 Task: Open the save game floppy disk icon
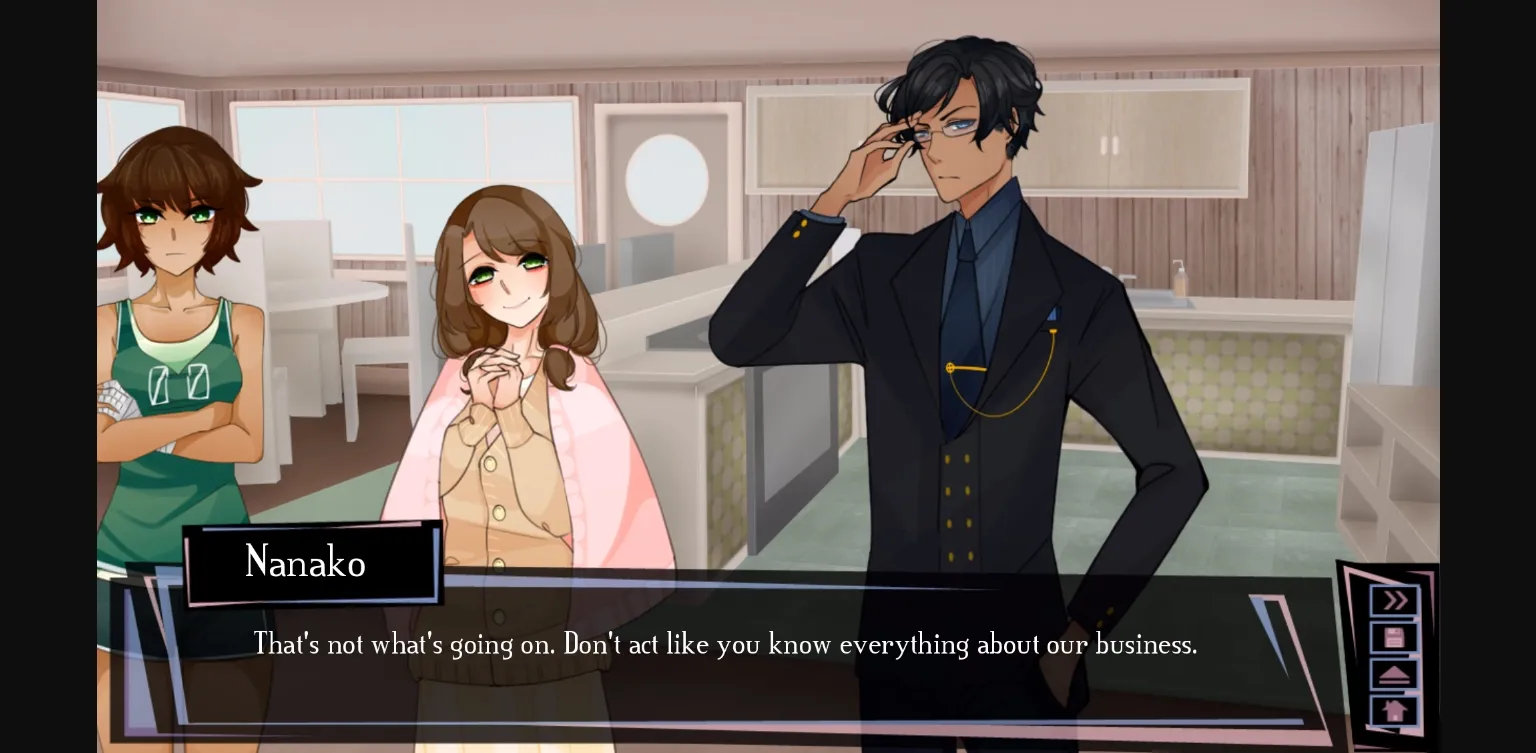point(1393,637)
